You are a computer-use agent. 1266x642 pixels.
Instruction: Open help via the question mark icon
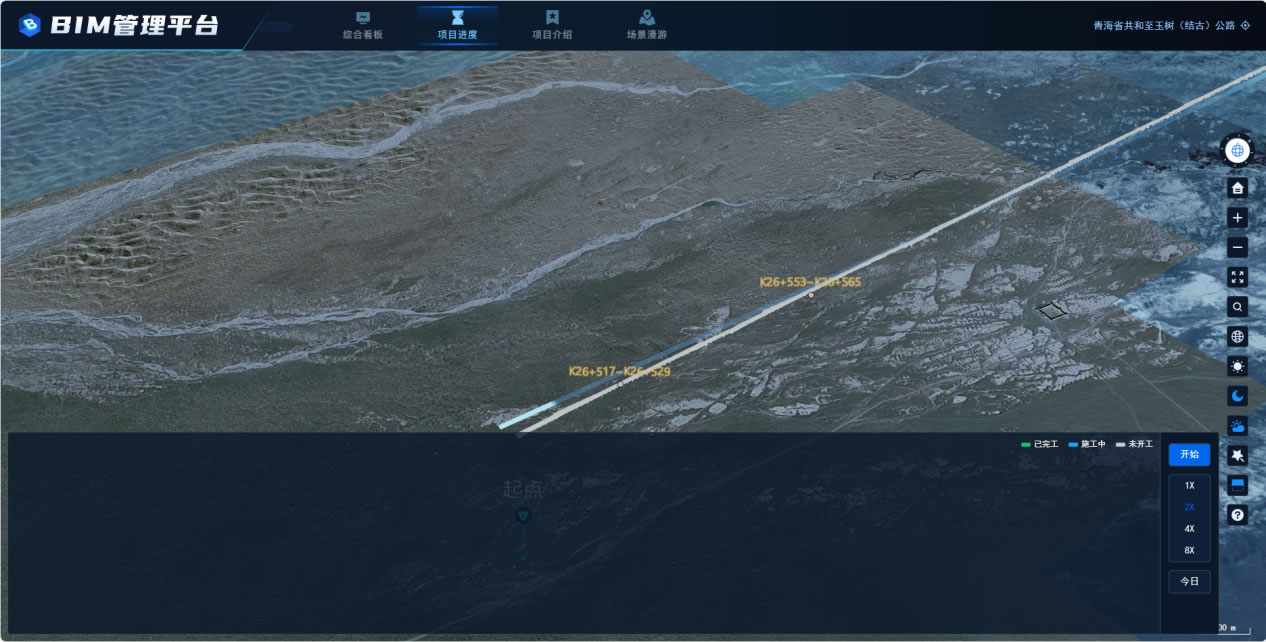(1238, 515)
